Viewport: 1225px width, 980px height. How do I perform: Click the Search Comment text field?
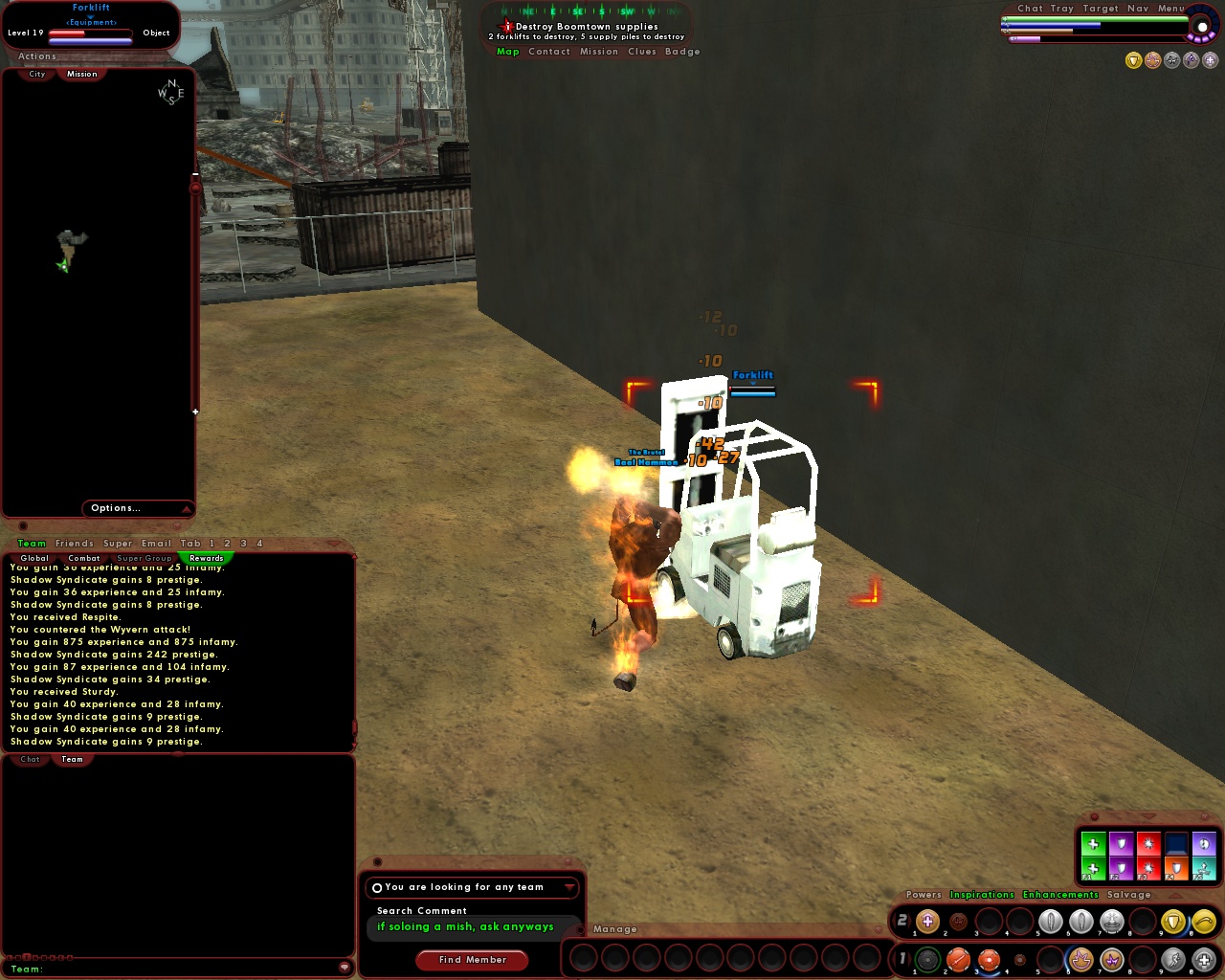pos(469,927)
